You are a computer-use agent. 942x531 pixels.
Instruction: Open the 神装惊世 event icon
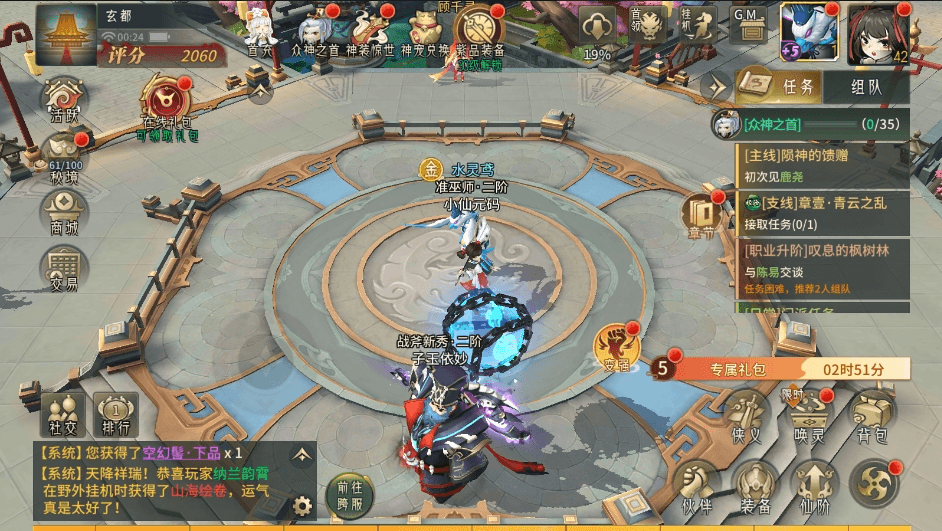(370, 28)
